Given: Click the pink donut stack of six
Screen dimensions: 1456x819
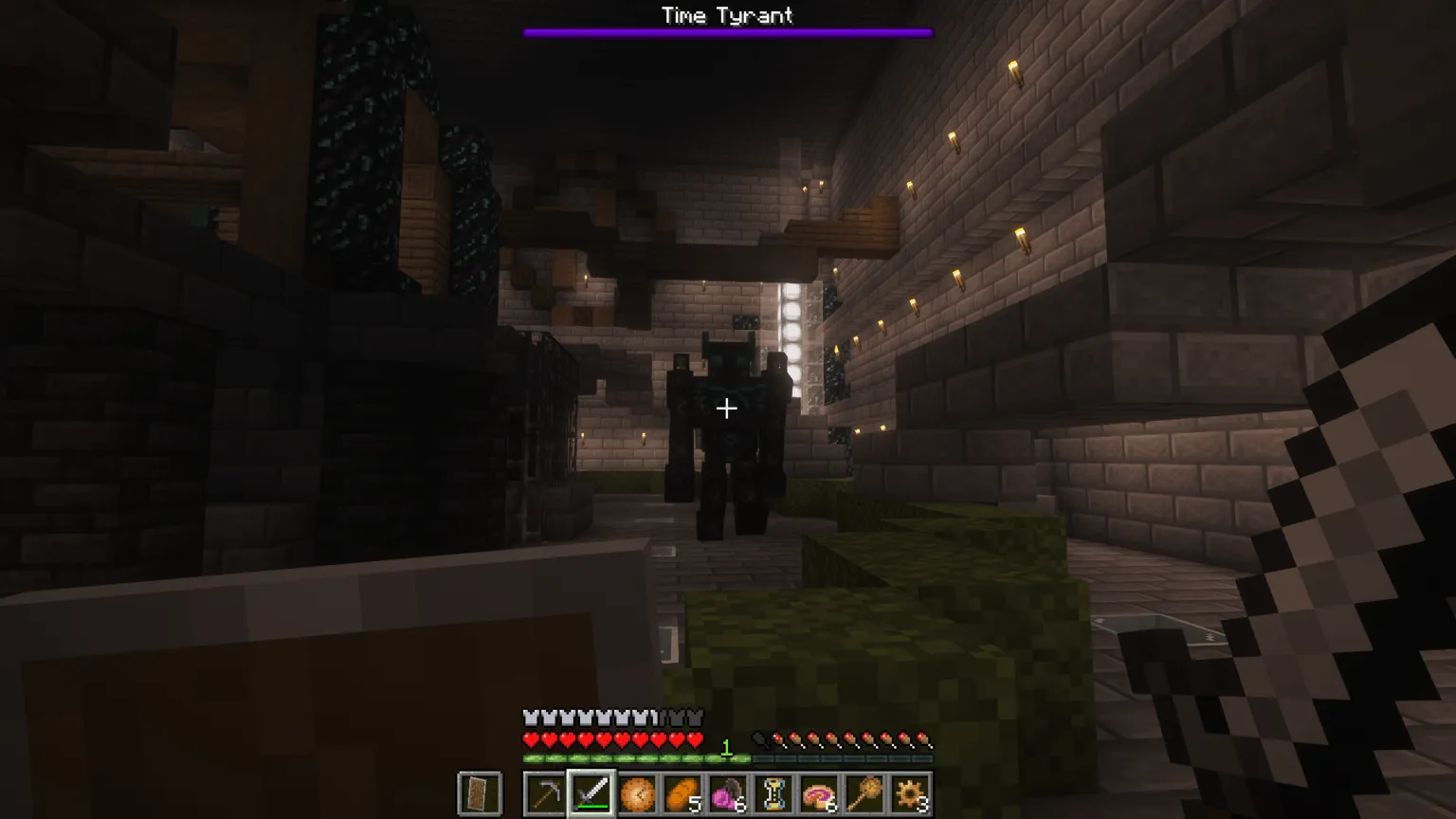Looking at the screenshot, I should click(x=819, y=793).
